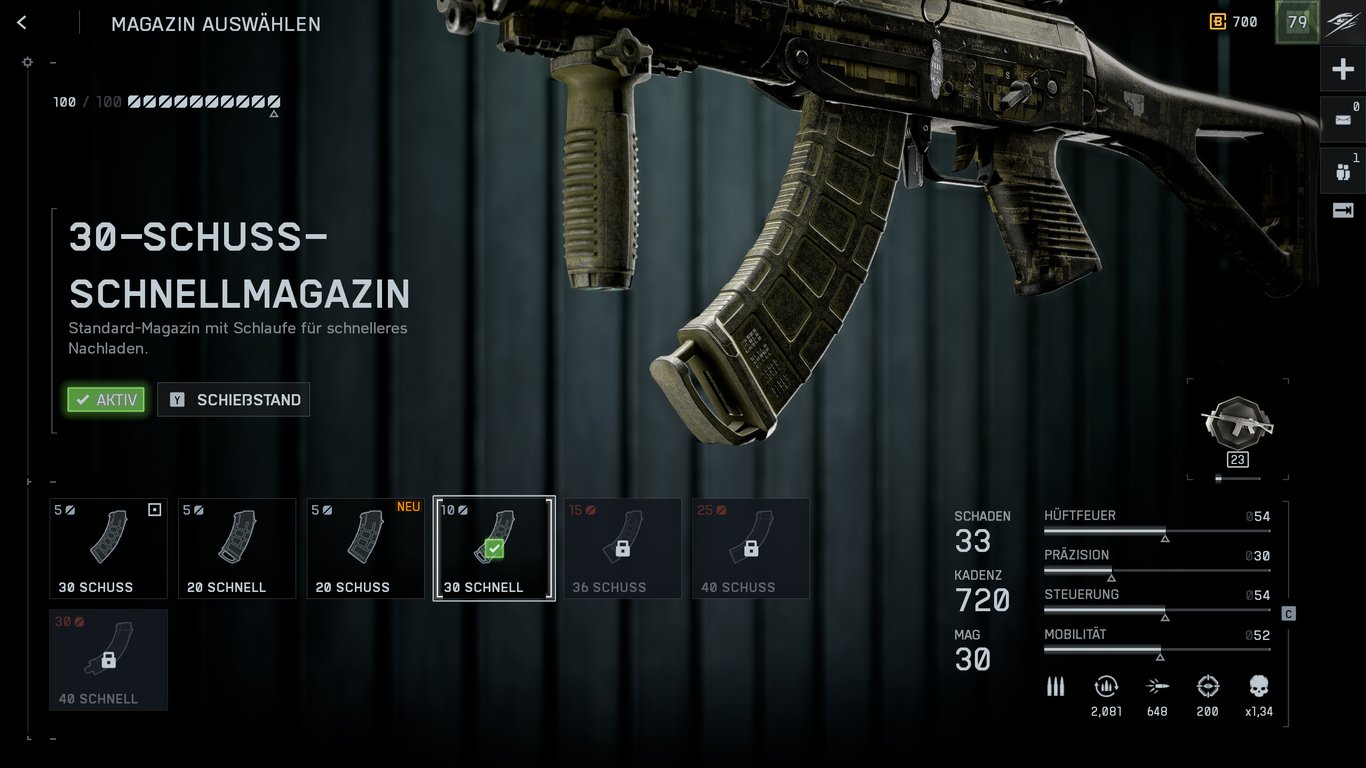Inspect the reload speed icon showing 2,081

coord(1106,687)
